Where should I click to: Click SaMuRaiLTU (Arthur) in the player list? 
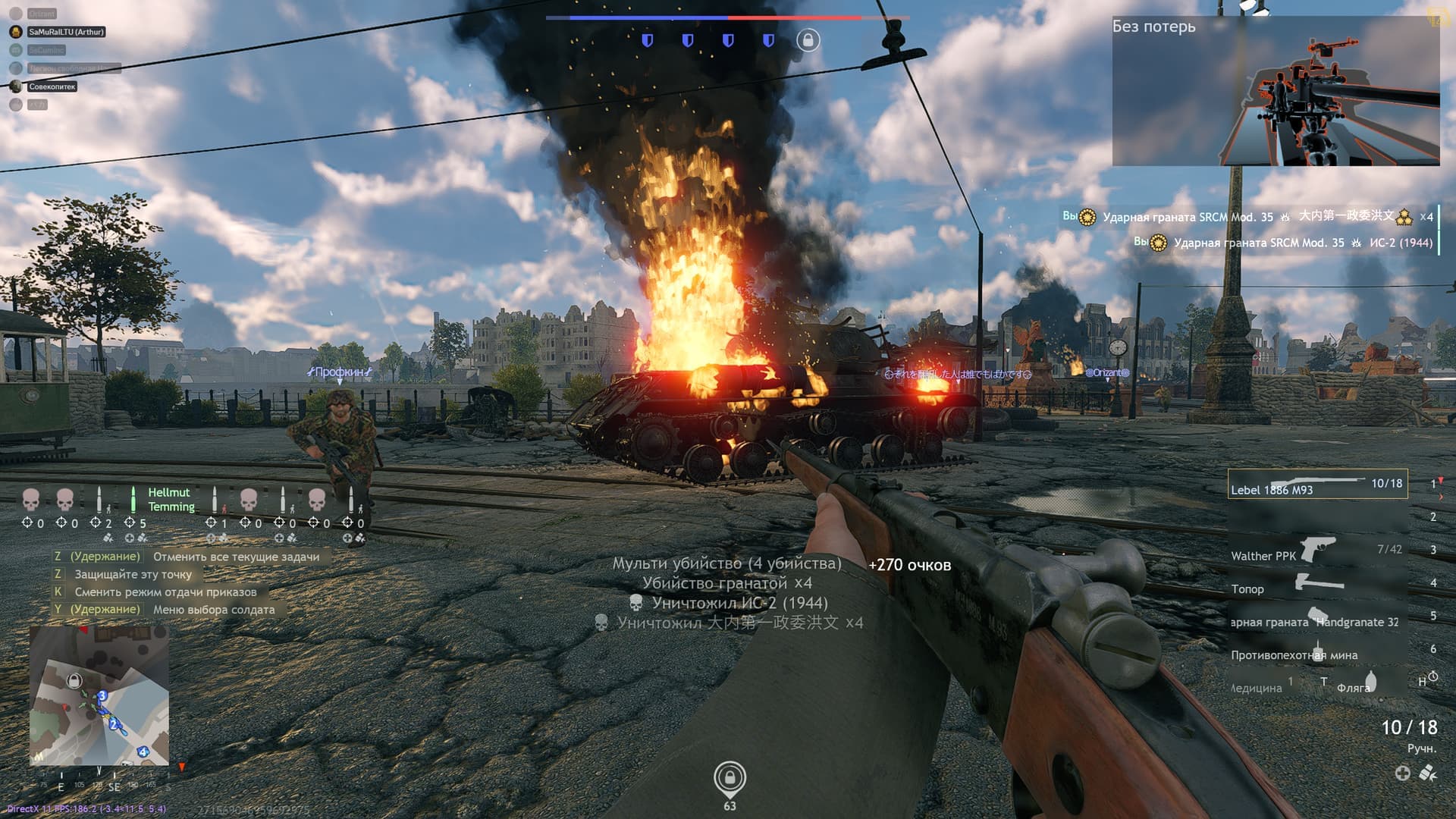click(66, 32)
